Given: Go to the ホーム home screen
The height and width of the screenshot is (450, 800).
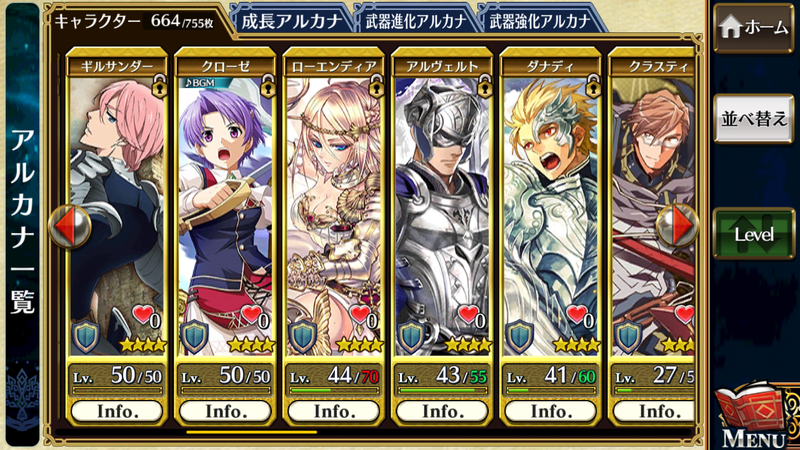Looking at the screenshot, I should click(753, 28).
